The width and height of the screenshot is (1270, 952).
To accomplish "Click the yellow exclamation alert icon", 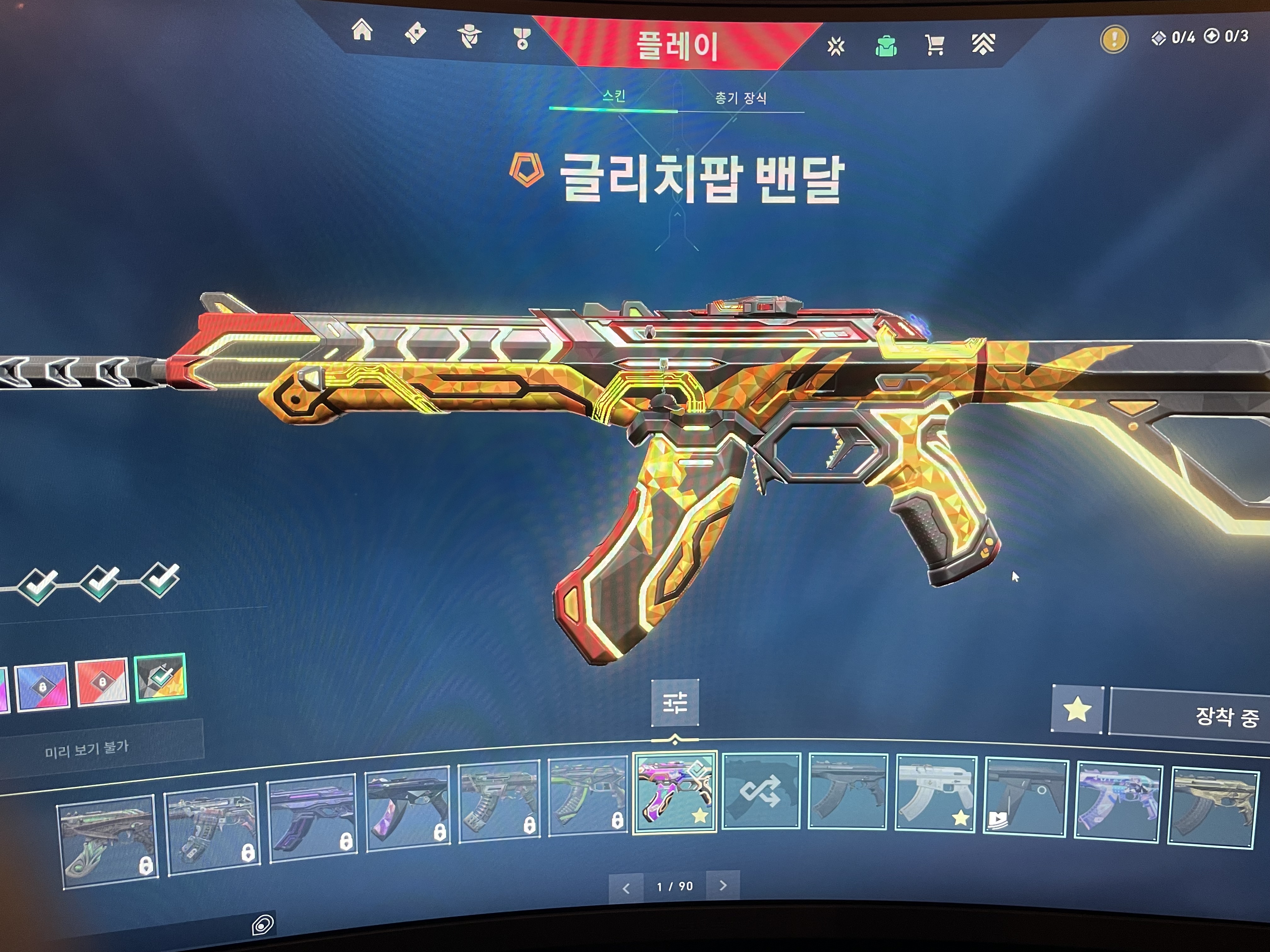I will coord(1114,39).
